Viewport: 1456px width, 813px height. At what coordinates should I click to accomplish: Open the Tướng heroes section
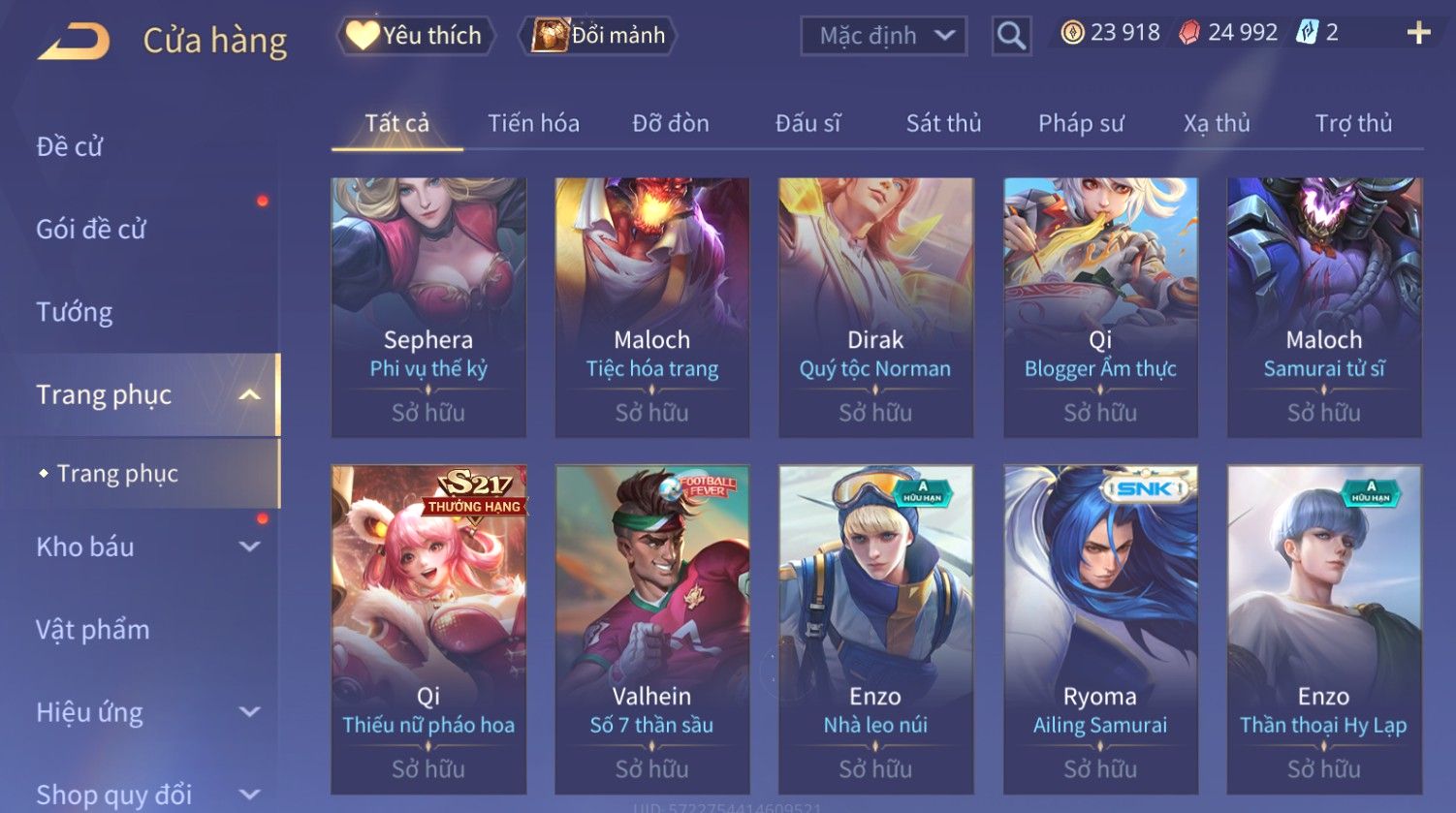coord(75,312)
